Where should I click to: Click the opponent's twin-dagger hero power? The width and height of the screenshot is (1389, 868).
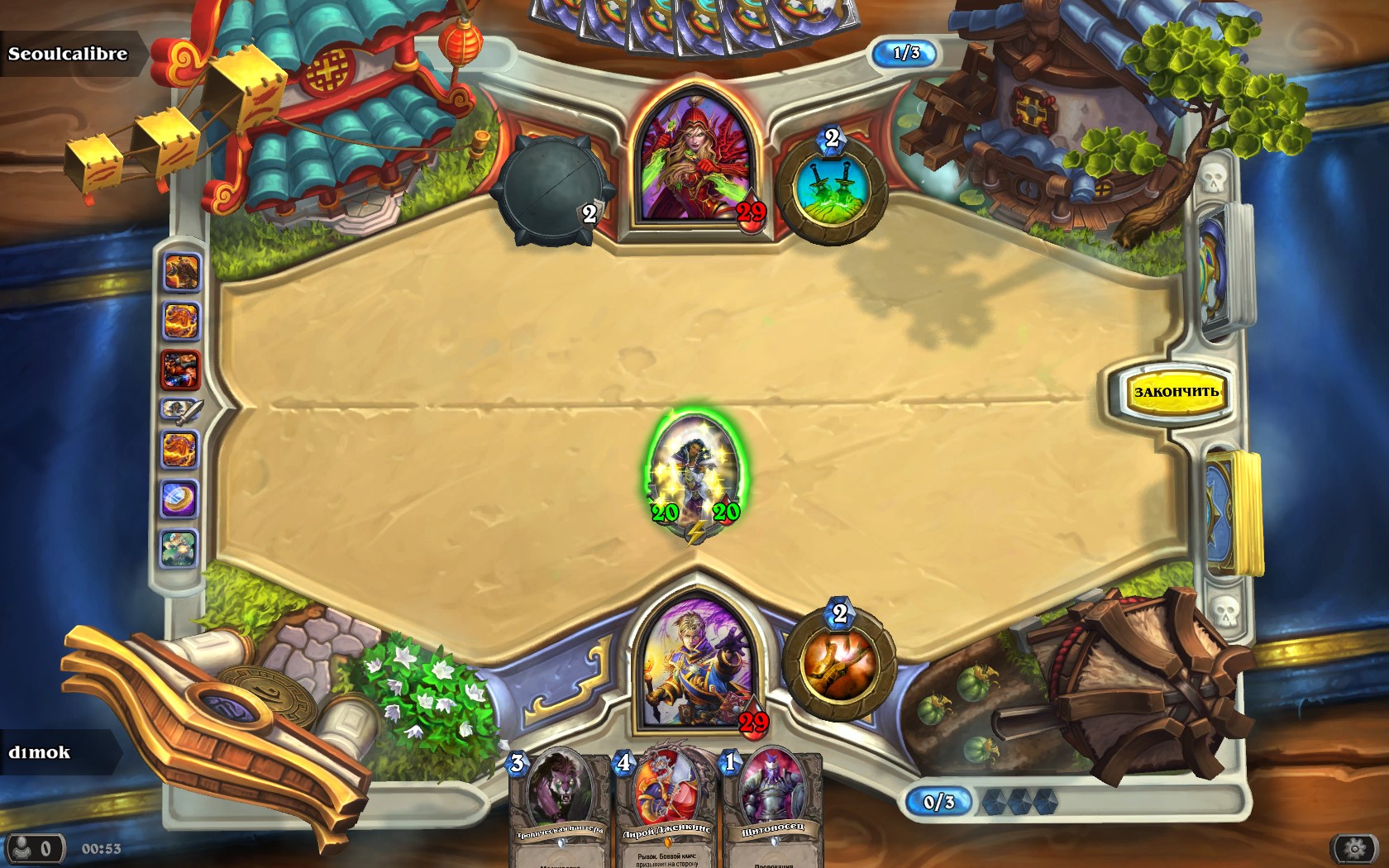[832, 190]
